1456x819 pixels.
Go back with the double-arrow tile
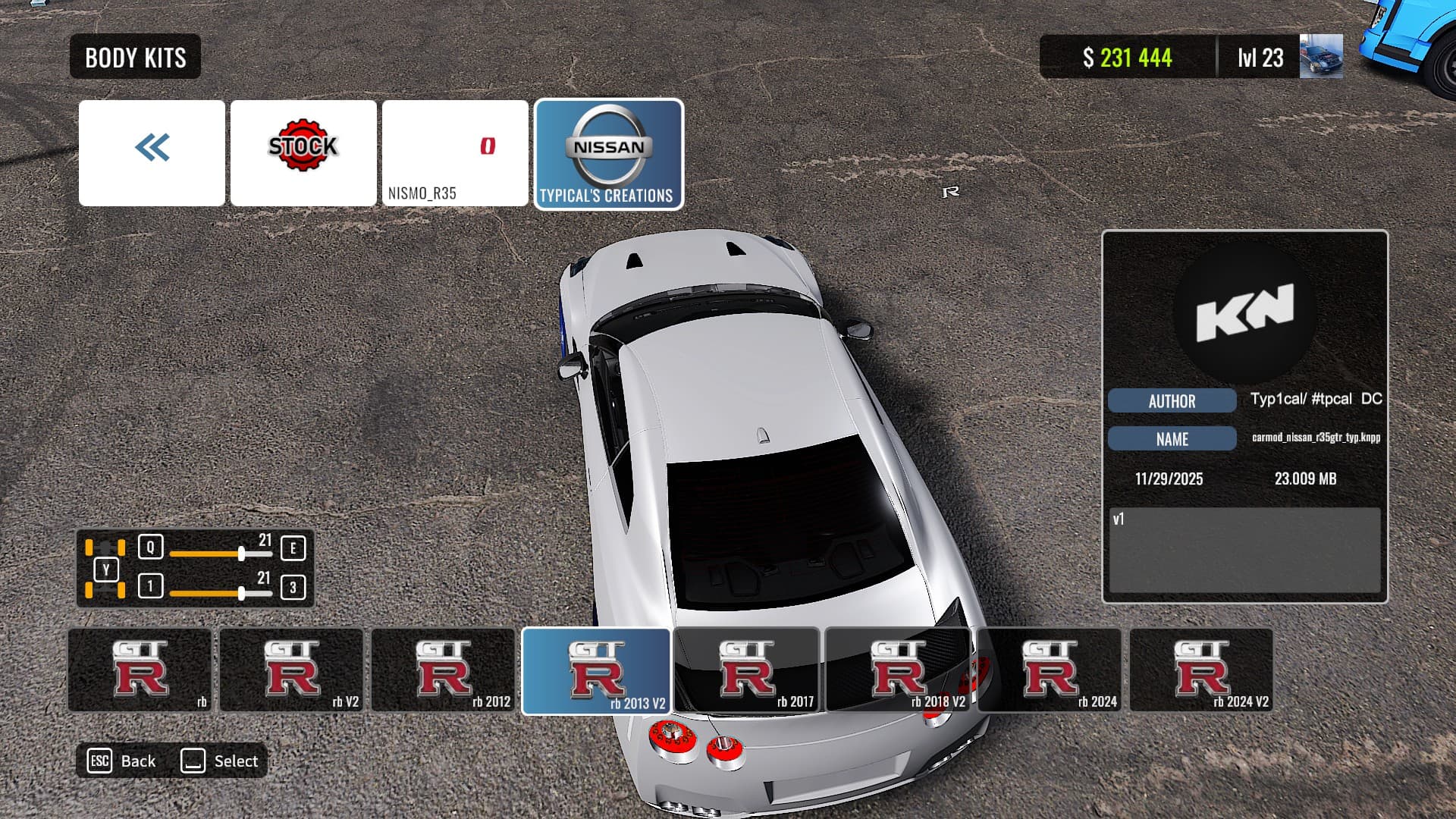152,153
